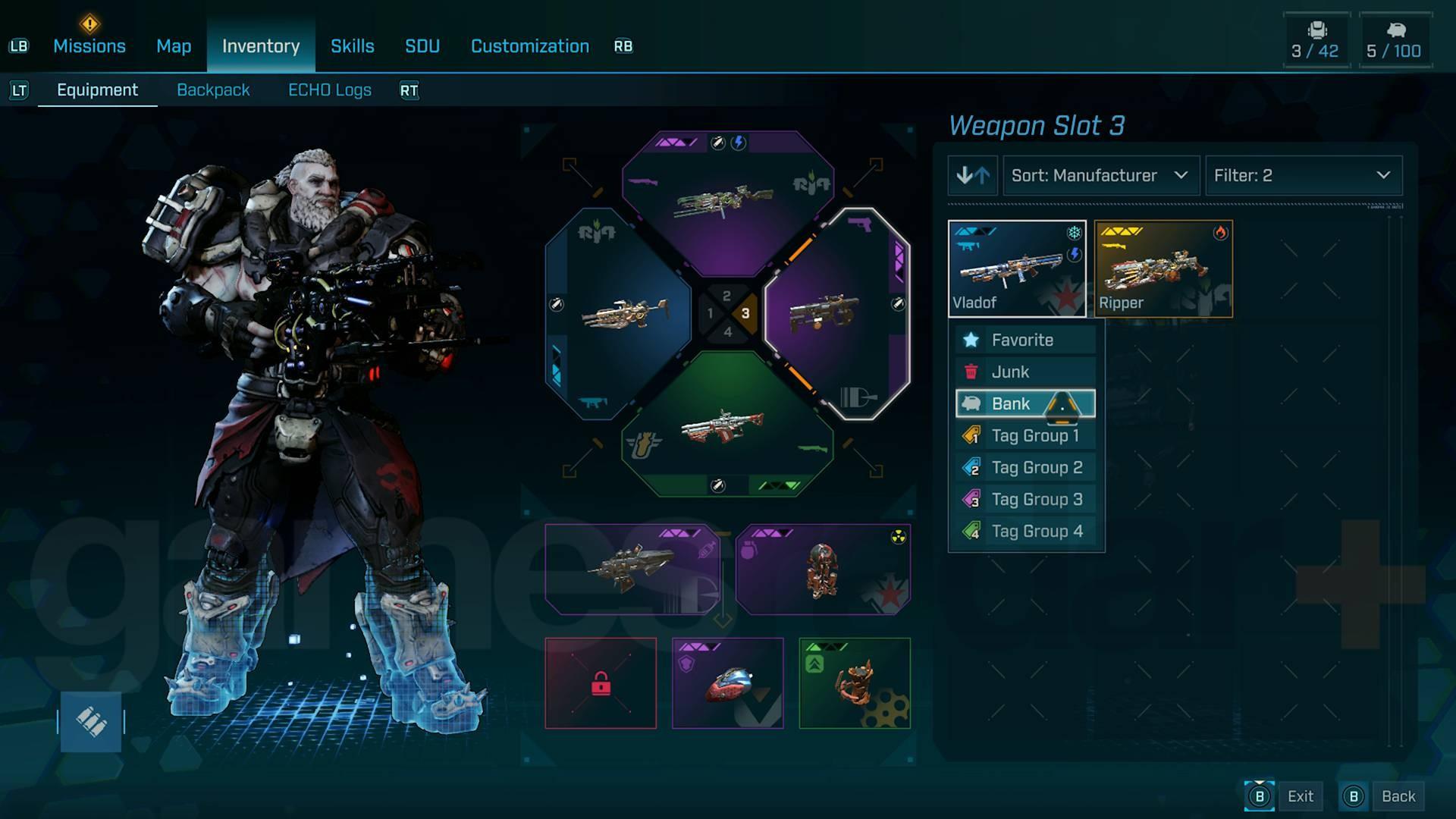Select the Ripper weapon card
Screen dimensions: 1456x819
tap(1163, 268)
